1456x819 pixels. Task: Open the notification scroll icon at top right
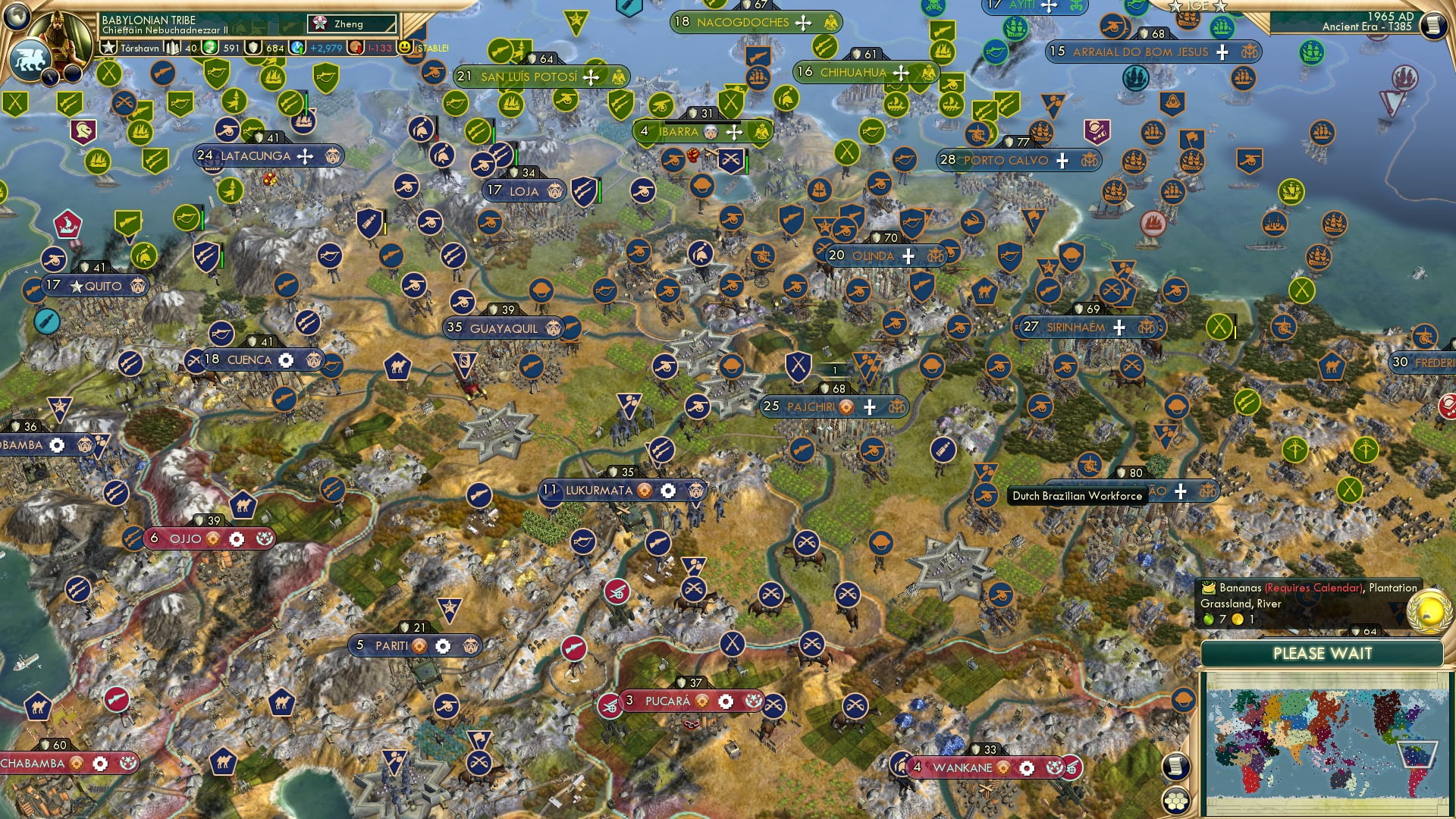(x=1433, y=25)
